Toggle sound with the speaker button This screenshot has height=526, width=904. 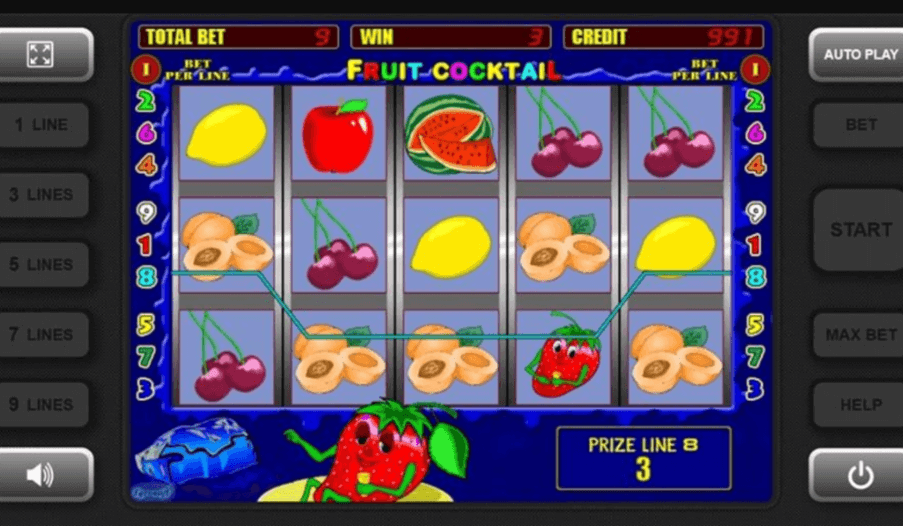(41, 475)
